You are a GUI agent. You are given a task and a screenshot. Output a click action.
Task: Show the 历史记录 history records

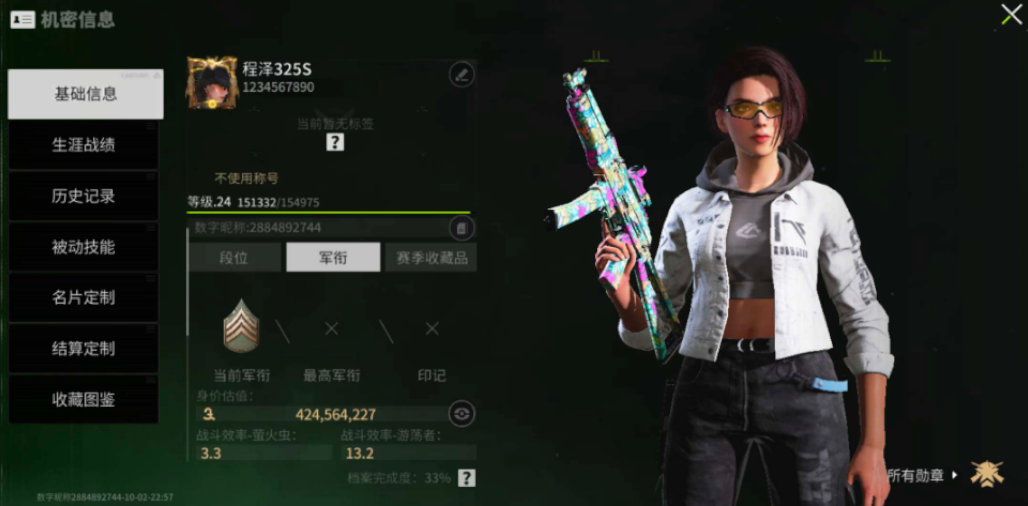click(x=83, y=196)
